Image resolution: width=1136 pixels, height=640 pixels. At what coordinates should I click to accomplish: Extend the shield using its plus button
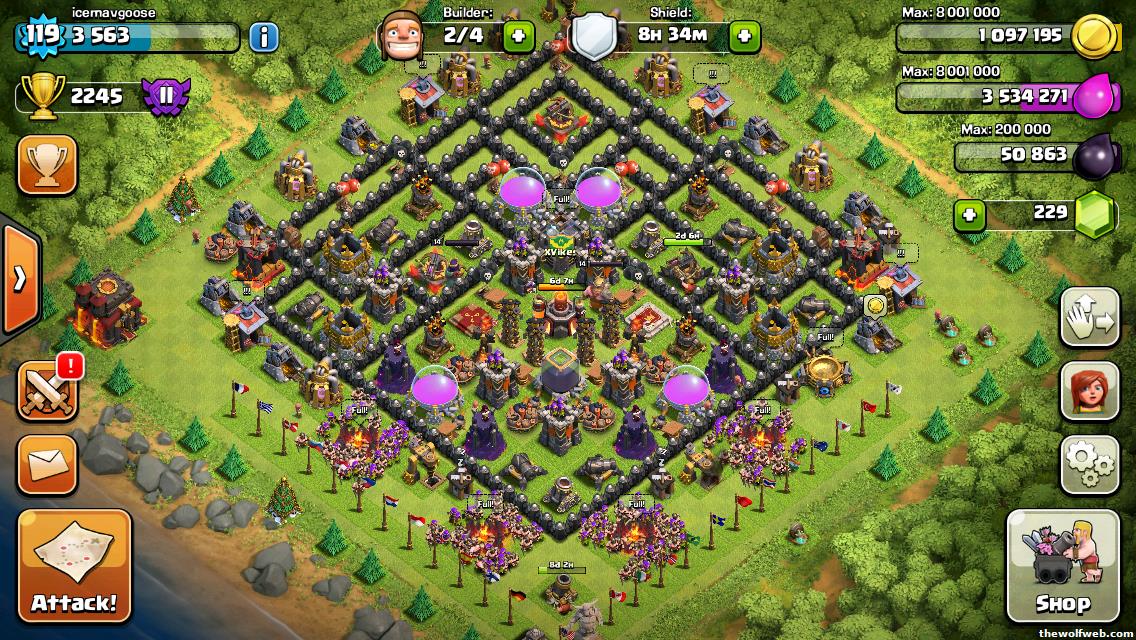(744, 37)
